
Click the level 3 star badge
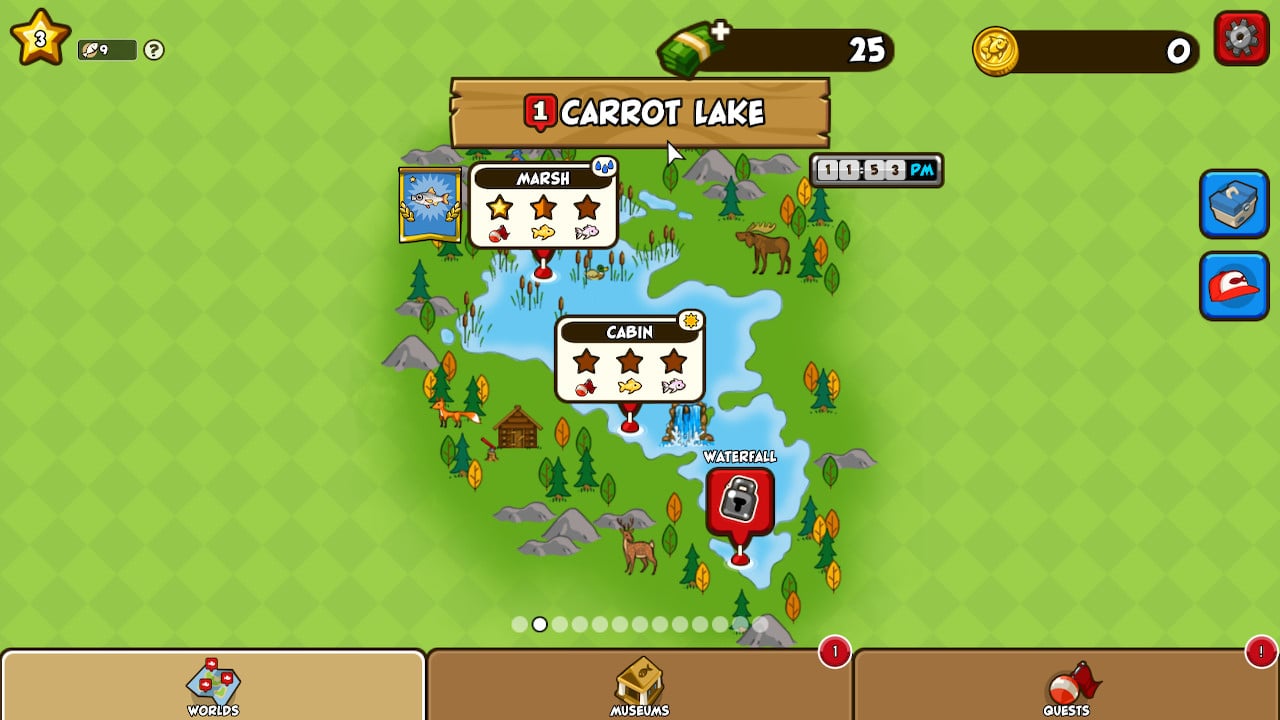[38, 36]
